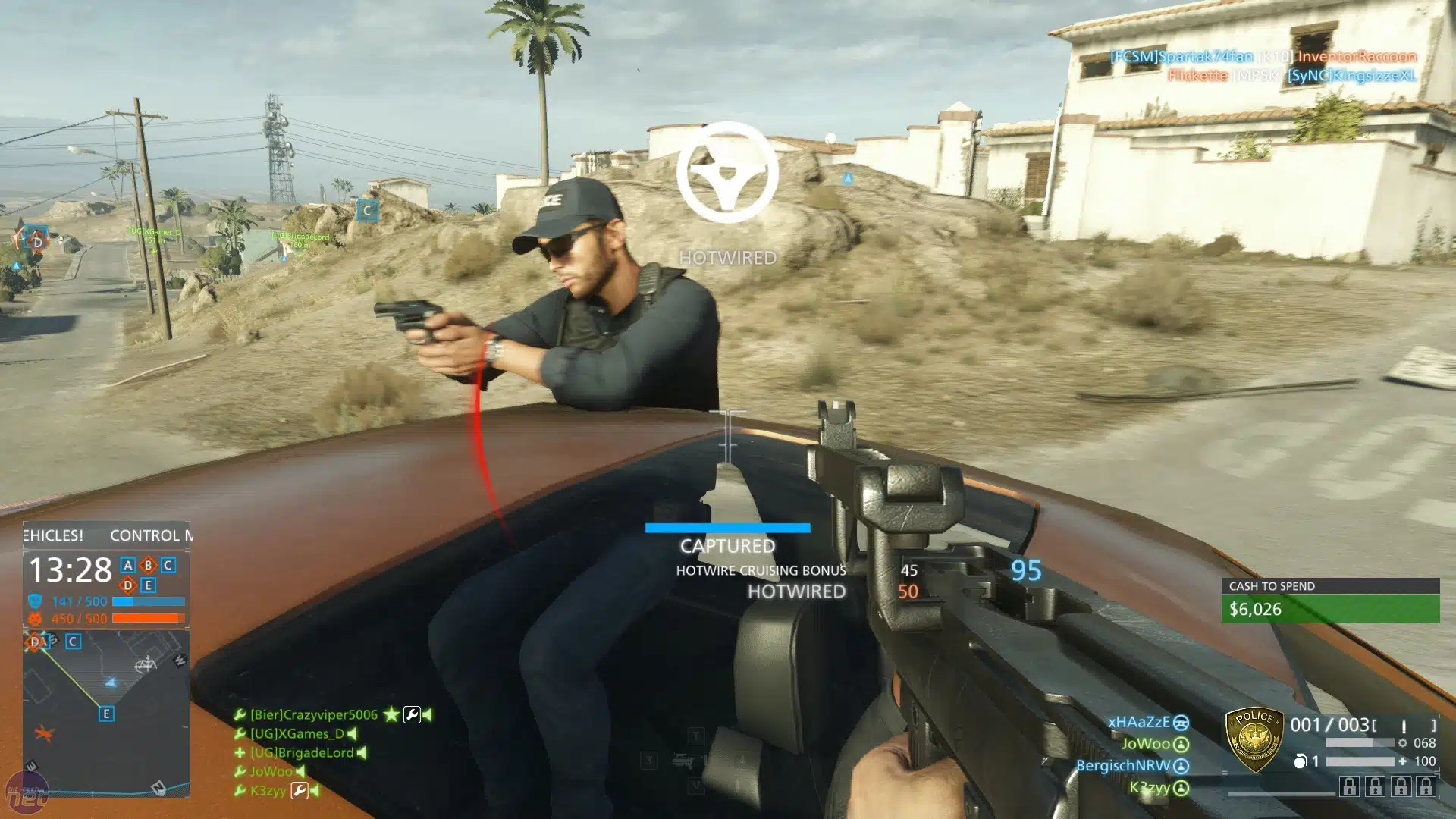Viewport: 1456px width, 819px height.
Task: Mute the voice speaker beside [UG]BrigadeLord
Action: (x=360, y=752)
